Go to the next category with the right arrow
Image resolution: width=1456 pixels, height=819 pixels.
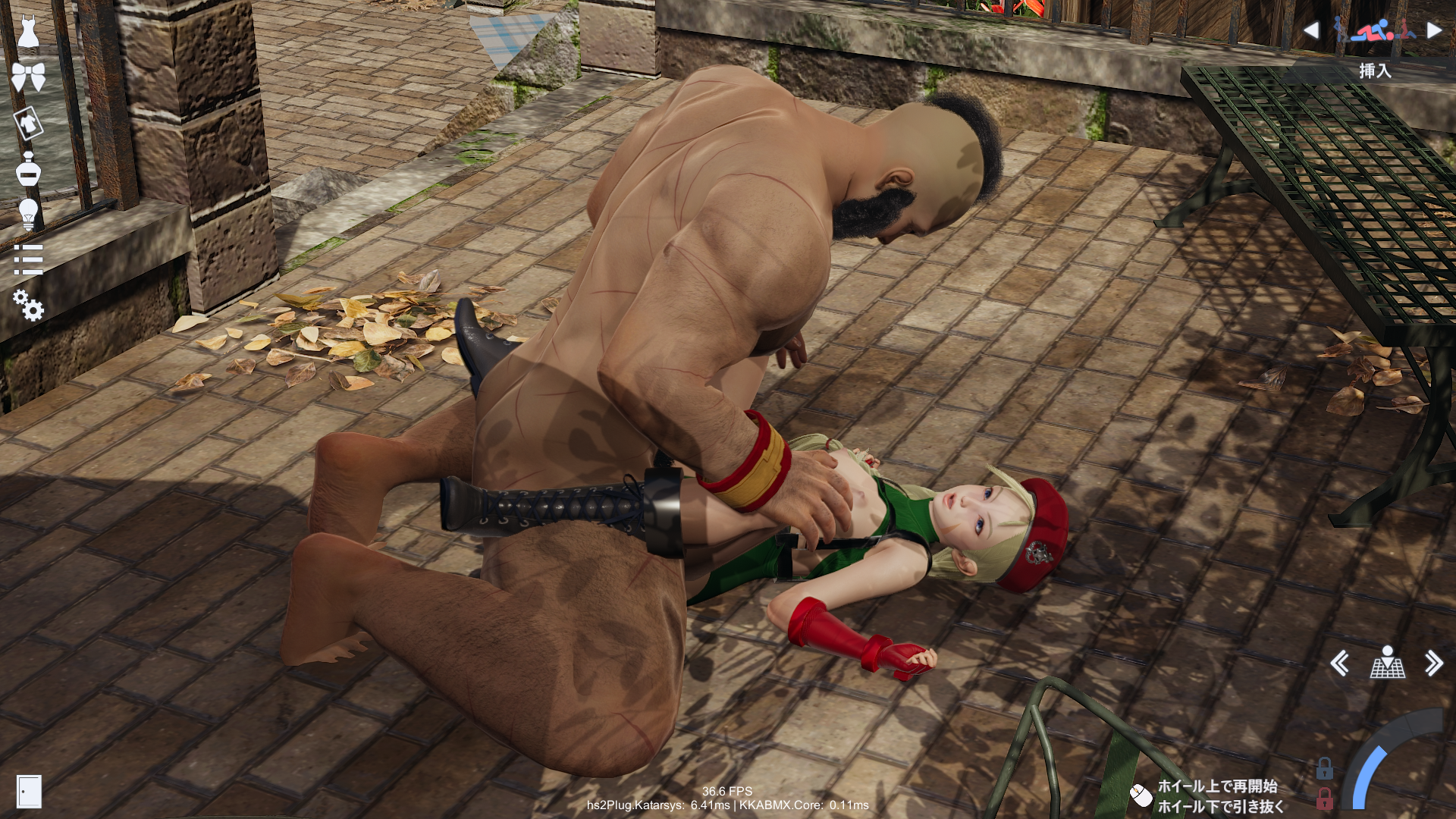point(1433,30)
